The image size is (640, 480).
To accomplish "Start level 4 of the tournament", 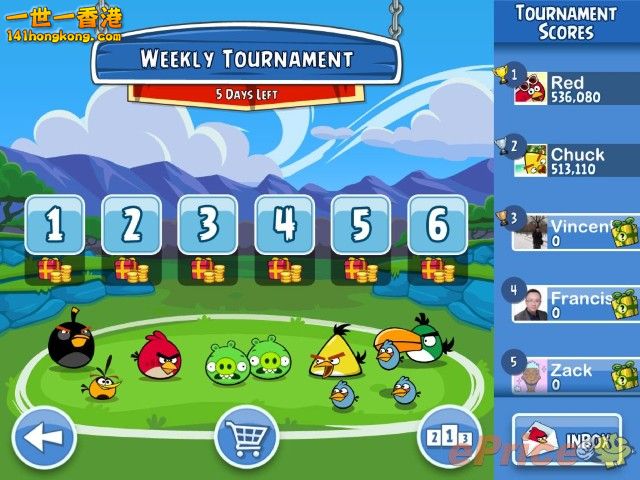I will click(x=285, y=225).
